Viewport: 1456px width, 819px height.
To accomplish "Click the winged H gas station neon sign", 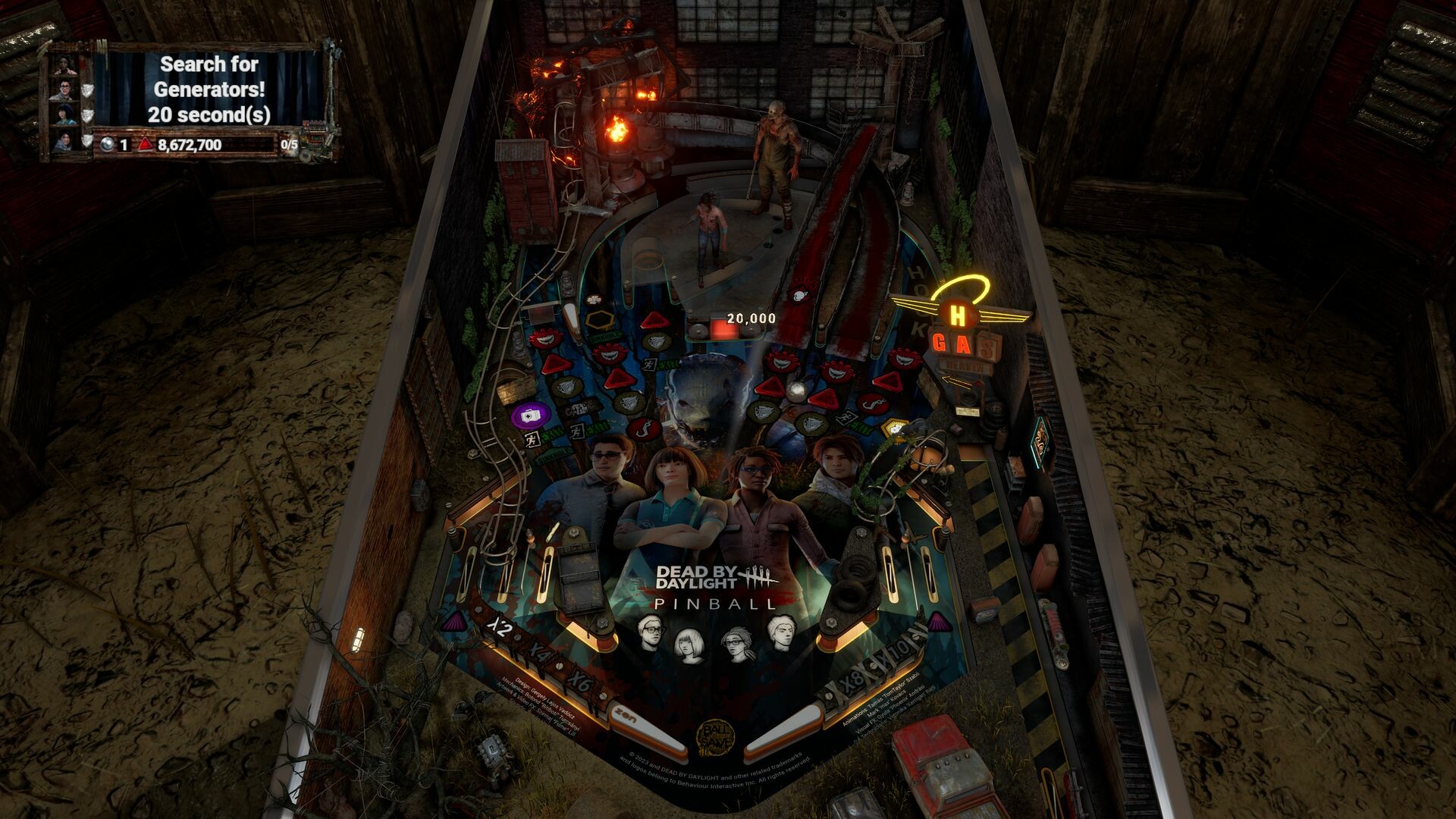I will coord(958,315).
